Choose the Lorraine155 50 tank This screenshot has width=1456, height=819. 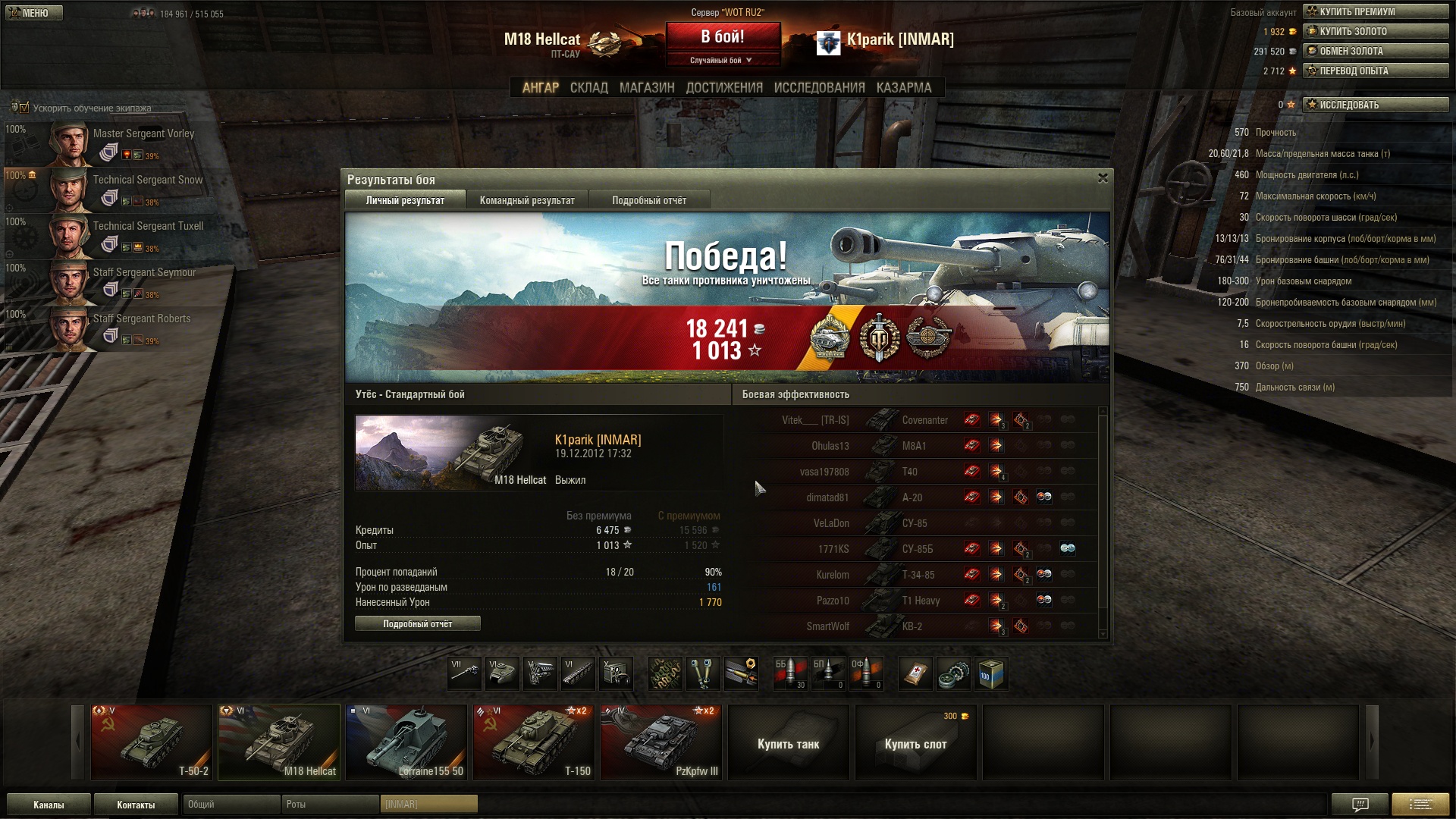(x=406, y=742)
